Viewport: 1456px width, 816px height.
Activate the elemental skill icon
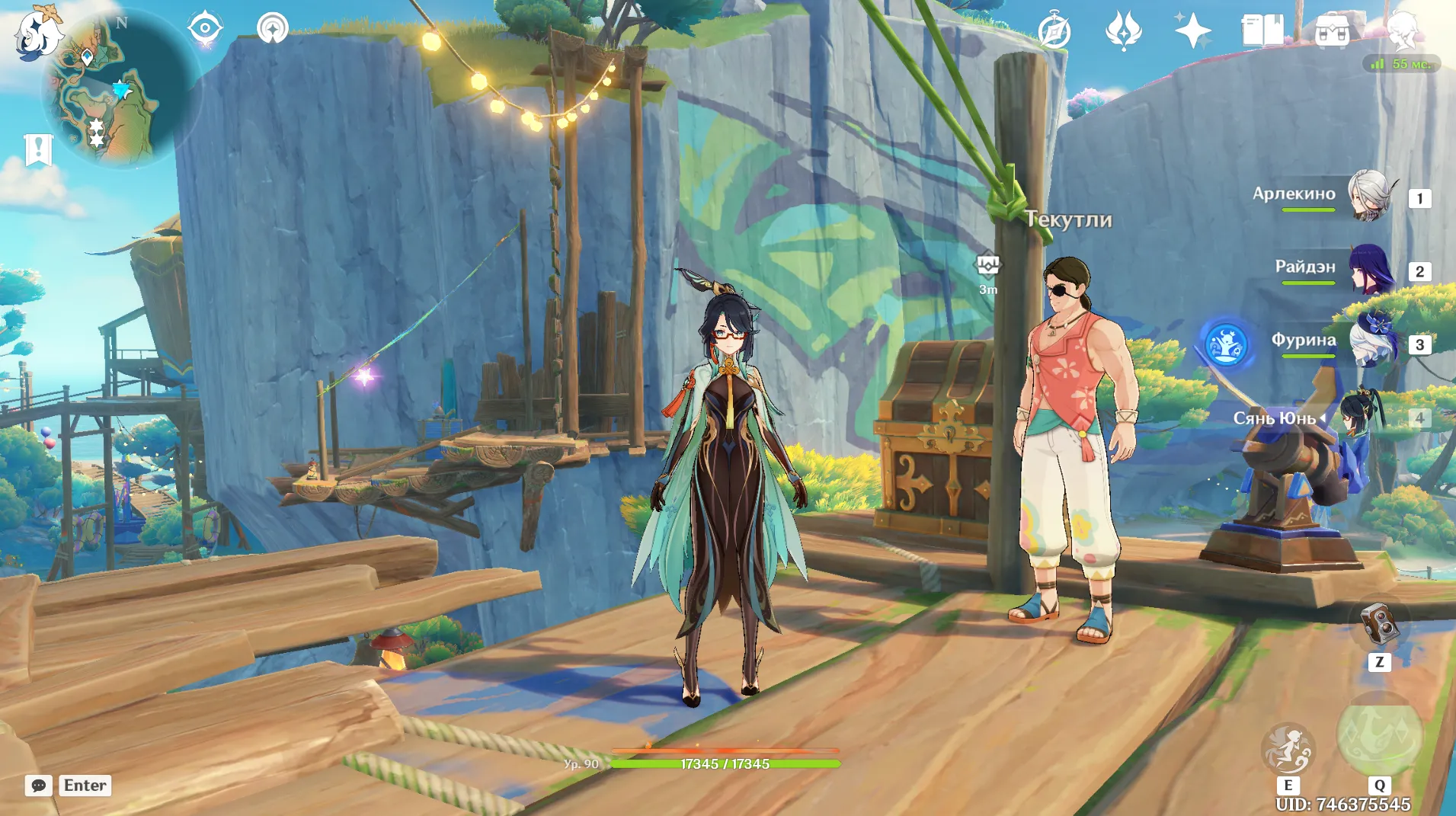click(x=1288, y=748)
